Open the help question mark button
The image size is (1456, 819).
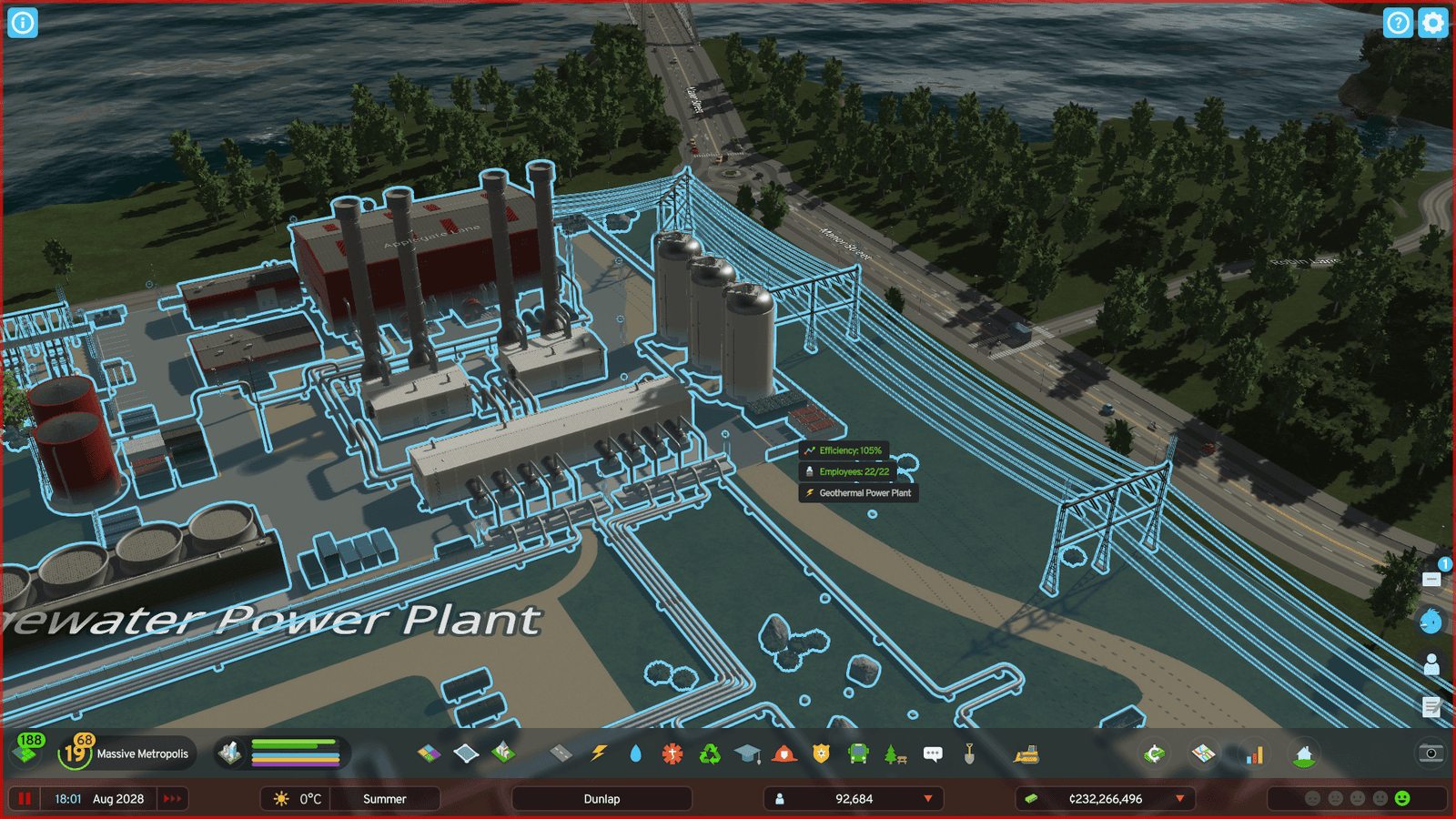pos(1398,23)
